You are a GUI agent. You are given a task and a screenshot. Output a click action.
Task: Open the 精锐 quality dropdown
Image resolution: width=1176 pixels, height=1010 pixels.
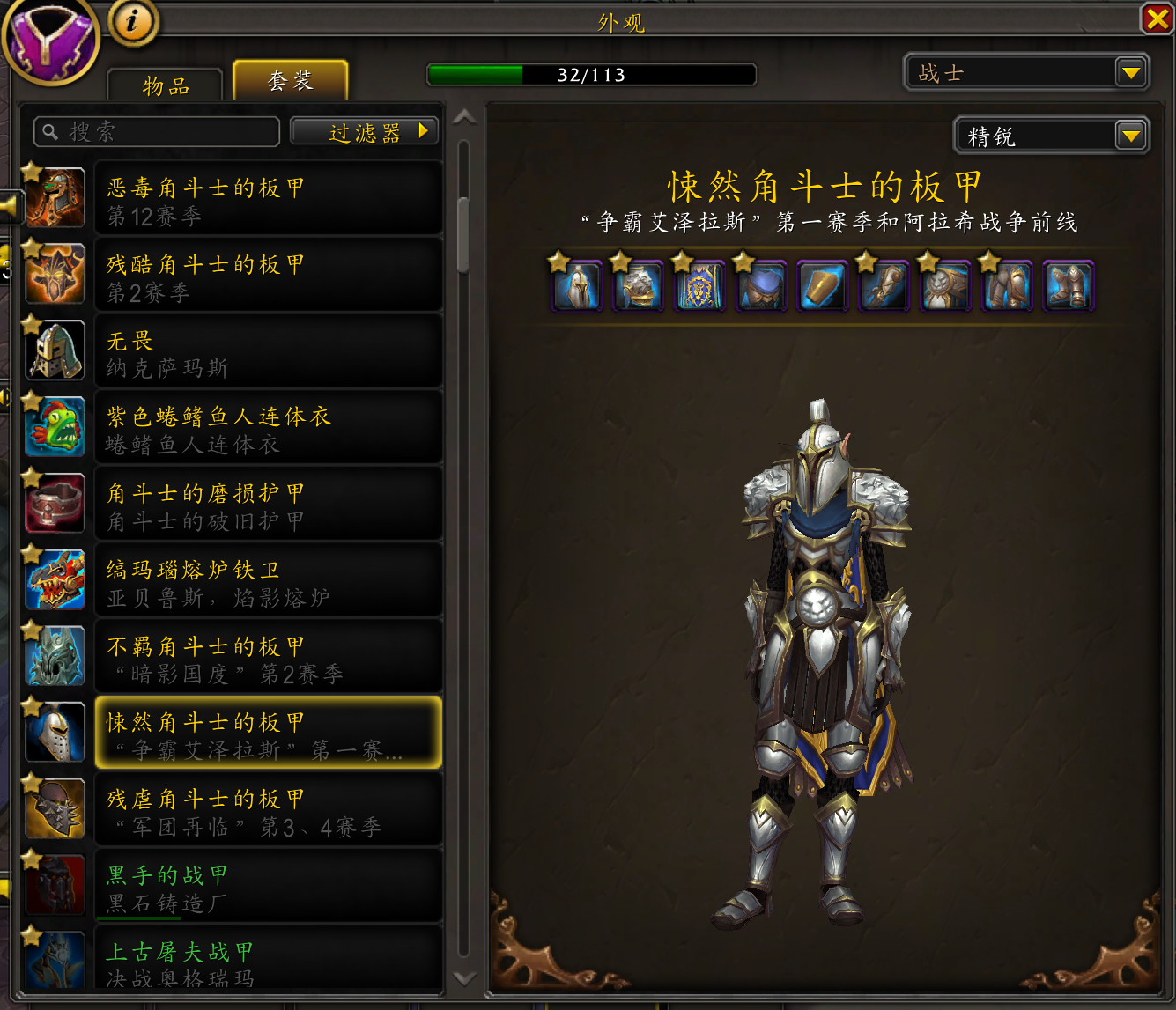pyautogui.click(x=1051, y=136)
